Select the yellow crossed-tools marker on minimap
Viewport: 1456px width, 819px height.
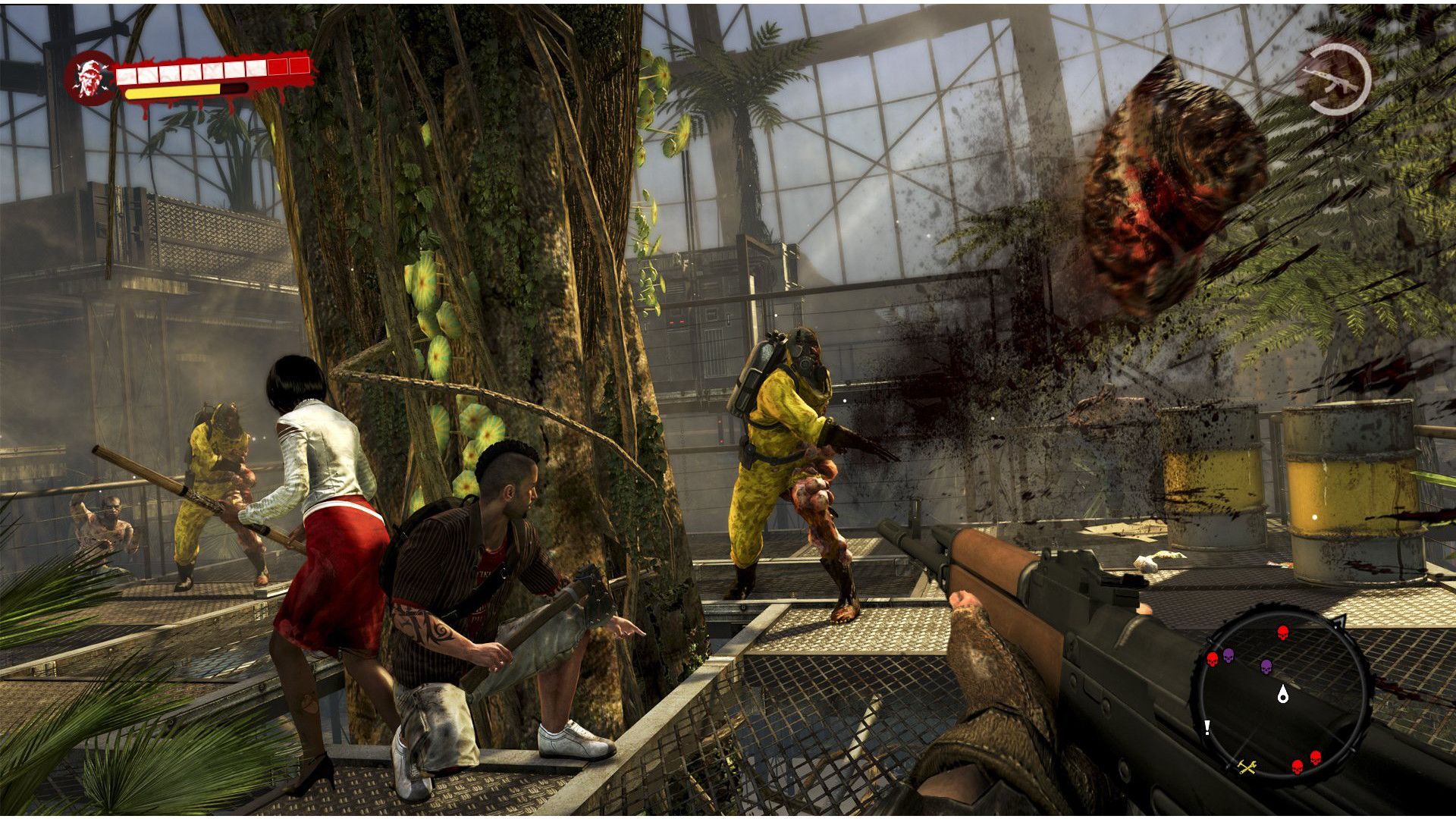coord(1247,767)
